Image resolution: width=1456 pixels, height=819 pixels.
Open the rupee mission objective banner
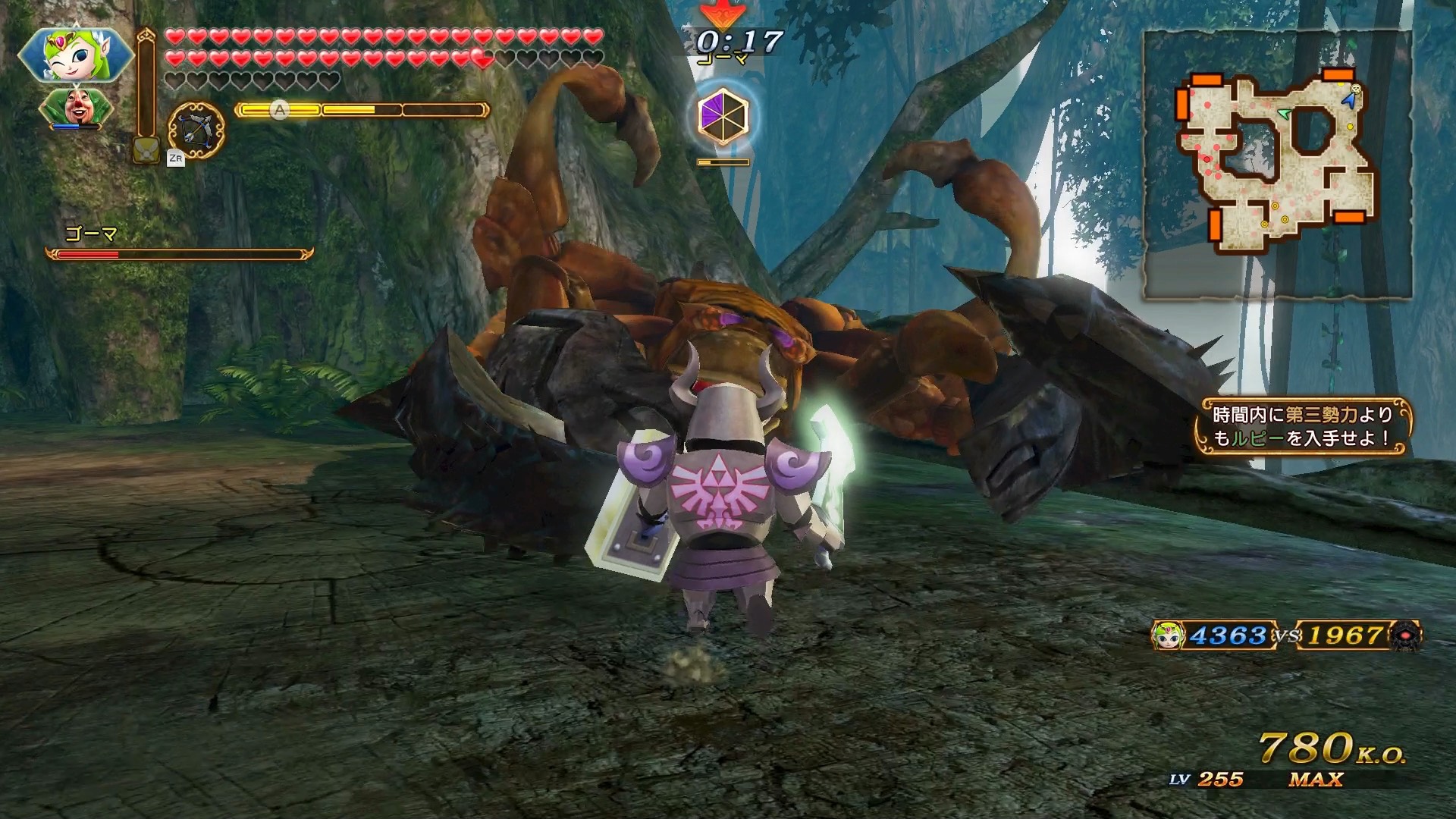(1301, 427)
